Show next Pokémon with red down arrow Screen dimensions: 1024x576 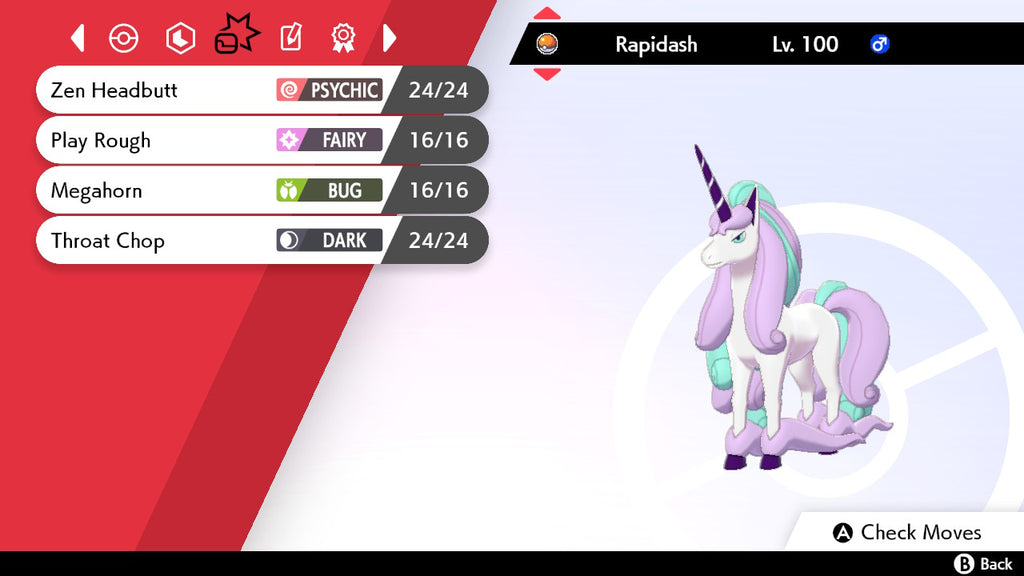[547, 74]
